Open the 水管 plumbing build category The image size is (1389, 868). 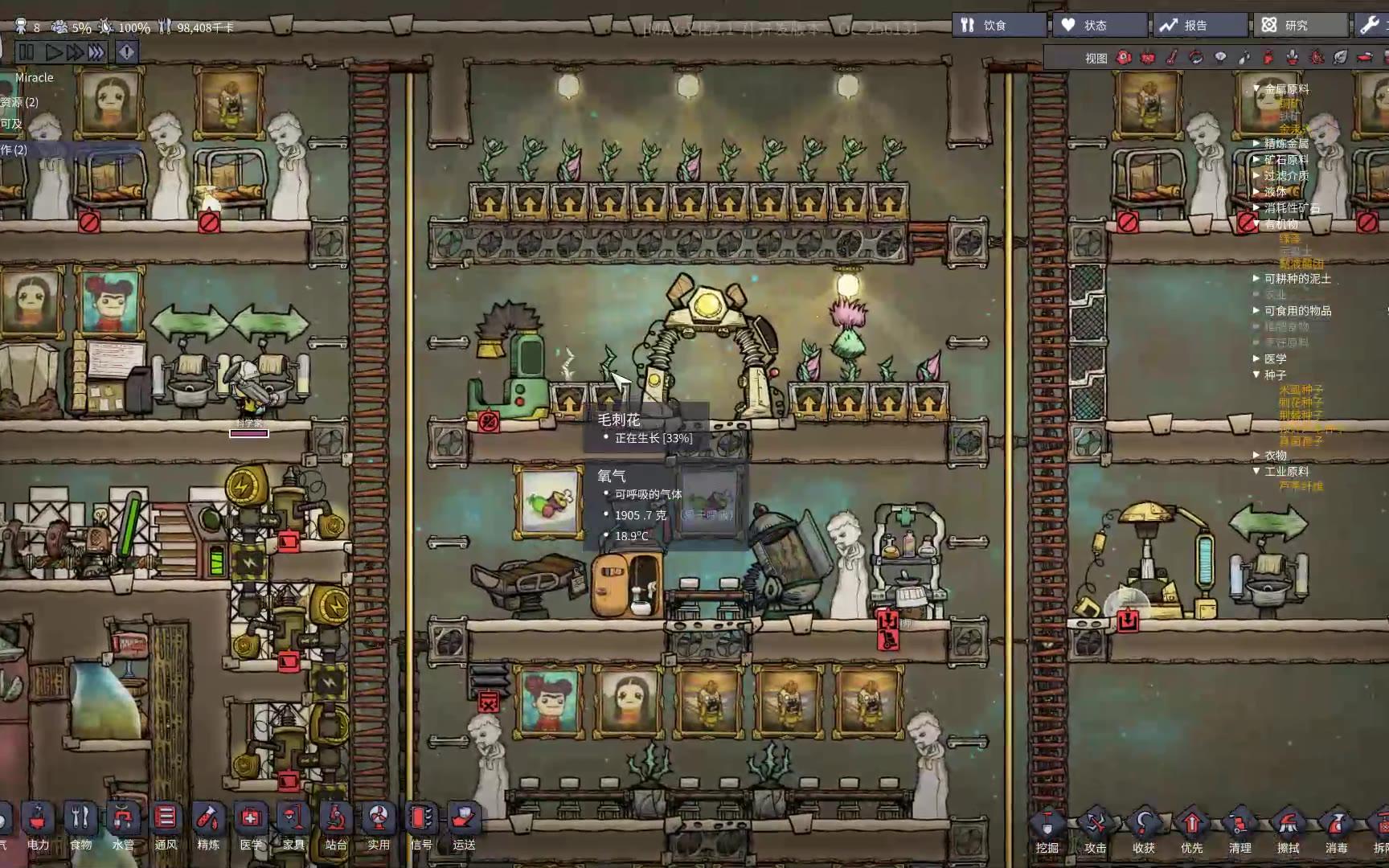coord(123,825)
